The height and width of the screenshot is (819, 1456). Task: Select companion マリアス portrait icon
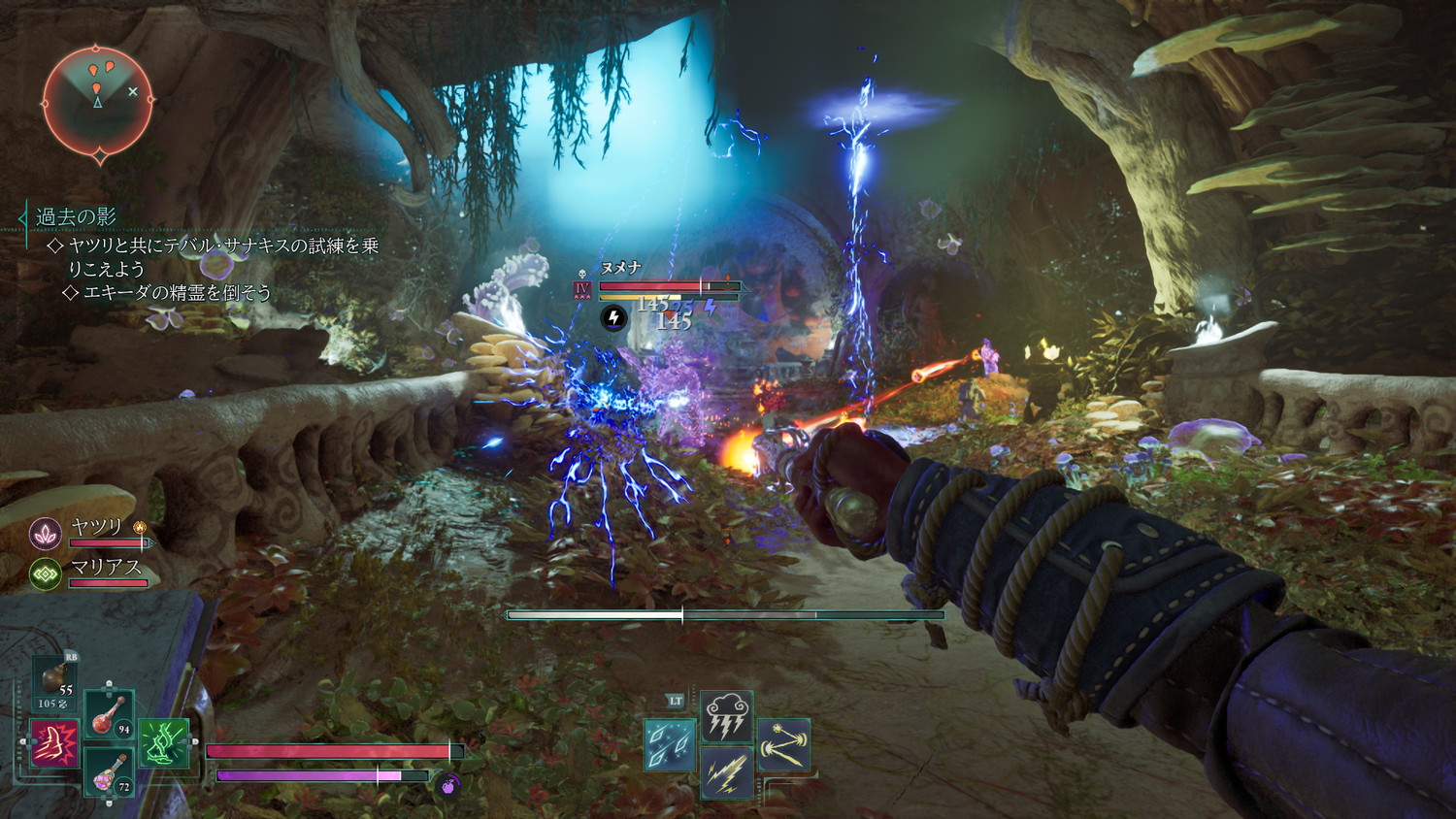click(46, 573)
